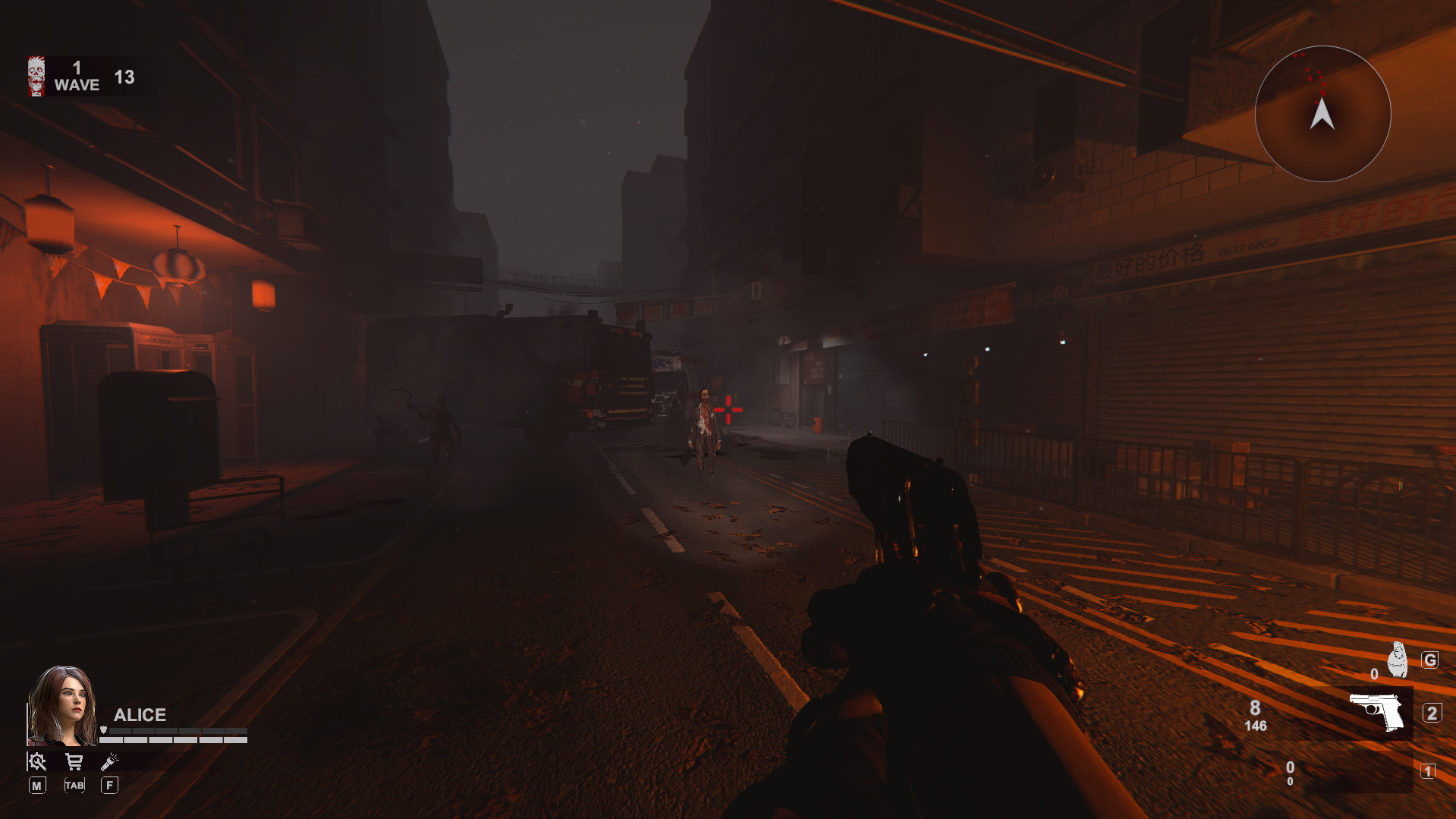Viewport: 1456px width, 819px height.
Task: Toggle the flashlight via the F key badge
Action: (109, 786)
